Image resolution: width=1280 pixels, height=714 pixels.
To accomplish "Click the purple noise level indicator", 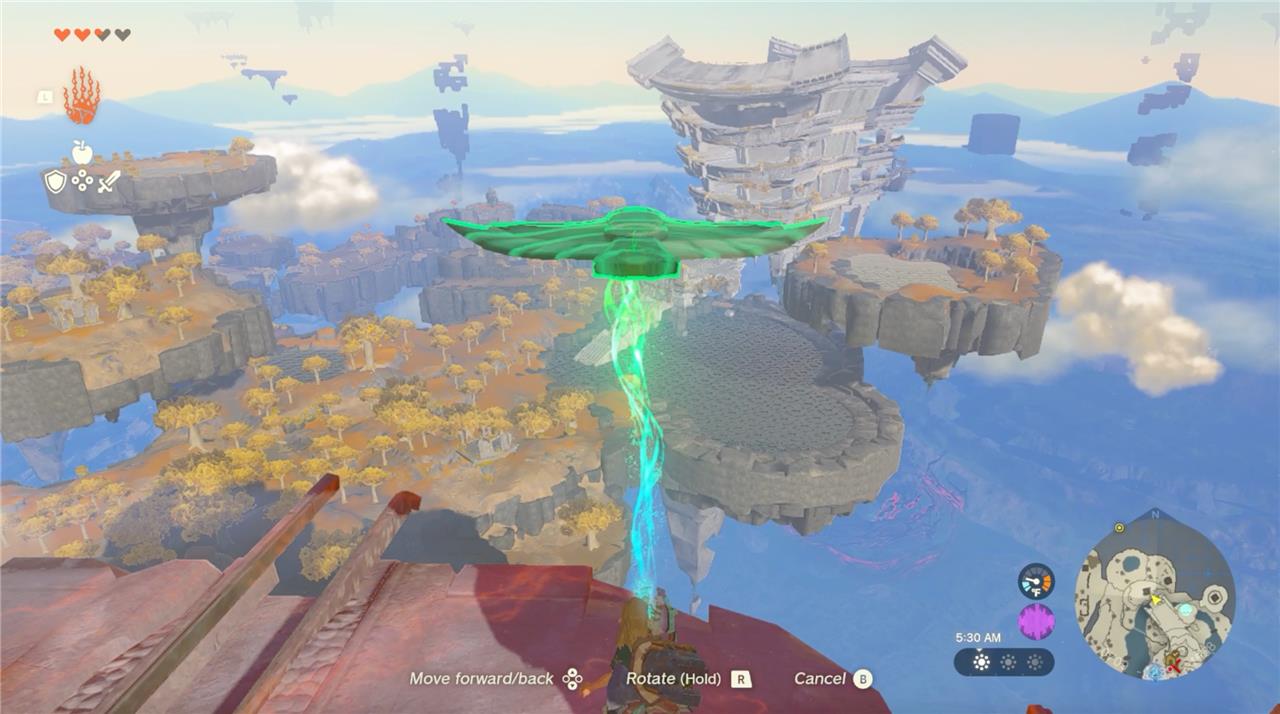I will pyautogui.click(x=1036, y=622).
